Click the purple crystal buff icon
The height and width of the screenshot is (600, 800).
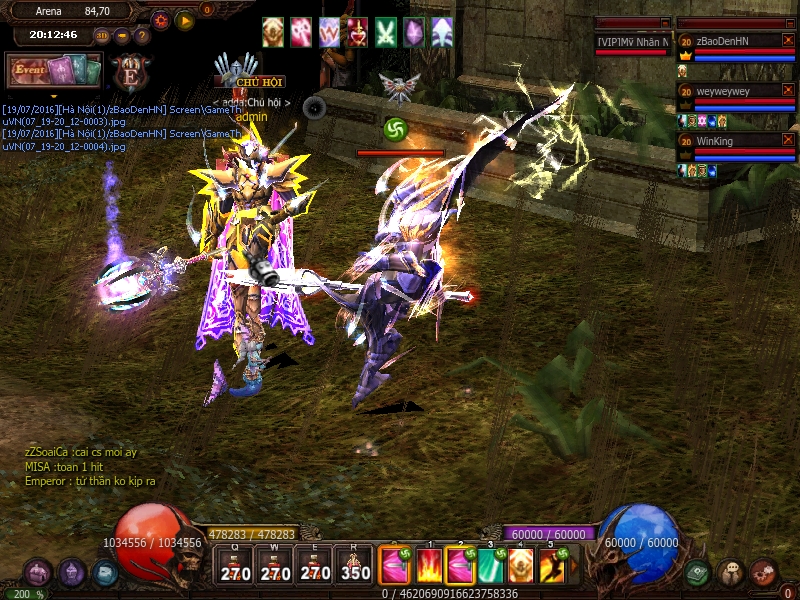(413, 32)
